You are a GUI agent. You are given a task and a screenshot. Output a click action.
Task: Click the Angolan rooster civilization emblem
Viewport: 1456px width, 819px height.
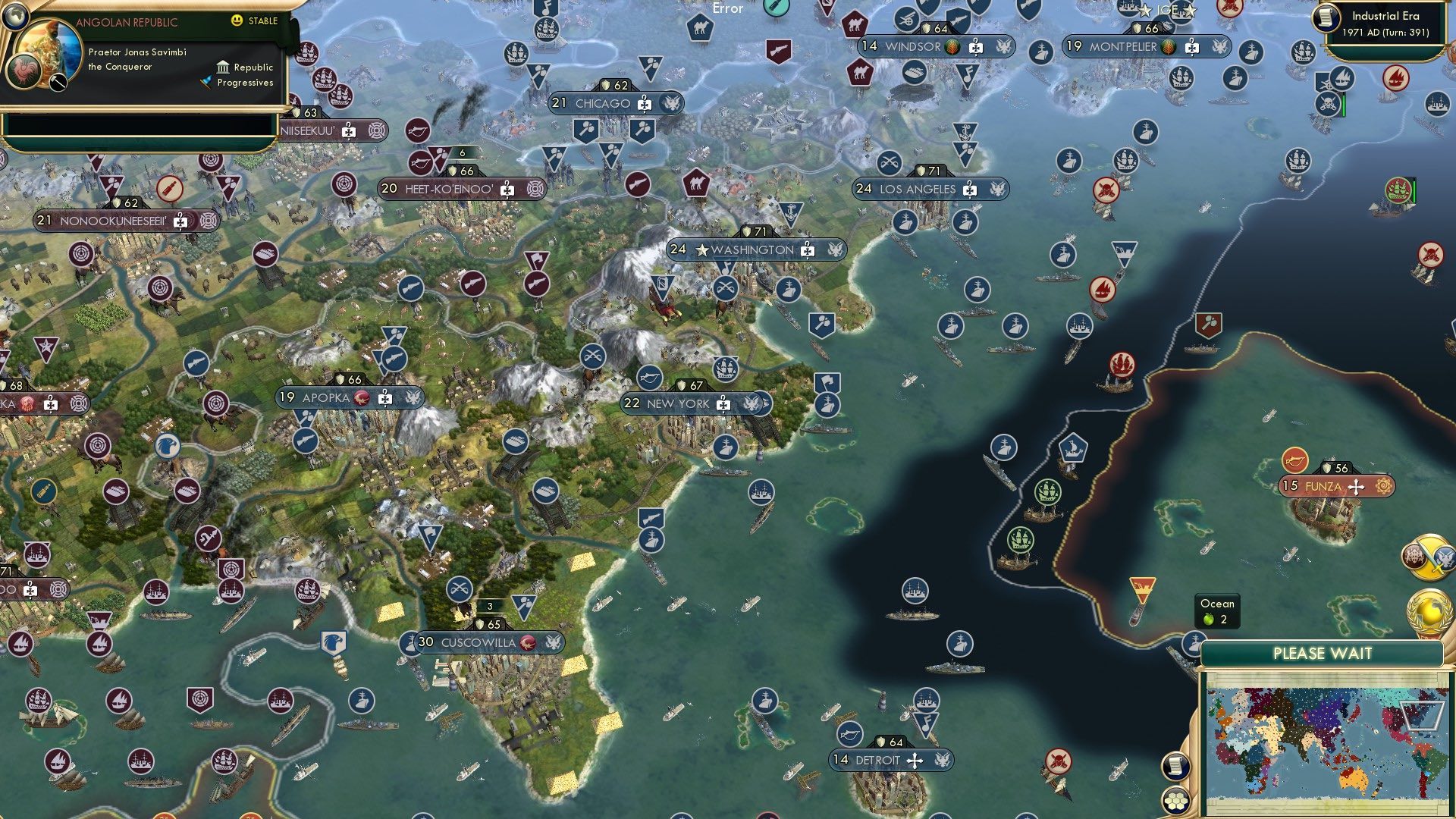[23, 72]
